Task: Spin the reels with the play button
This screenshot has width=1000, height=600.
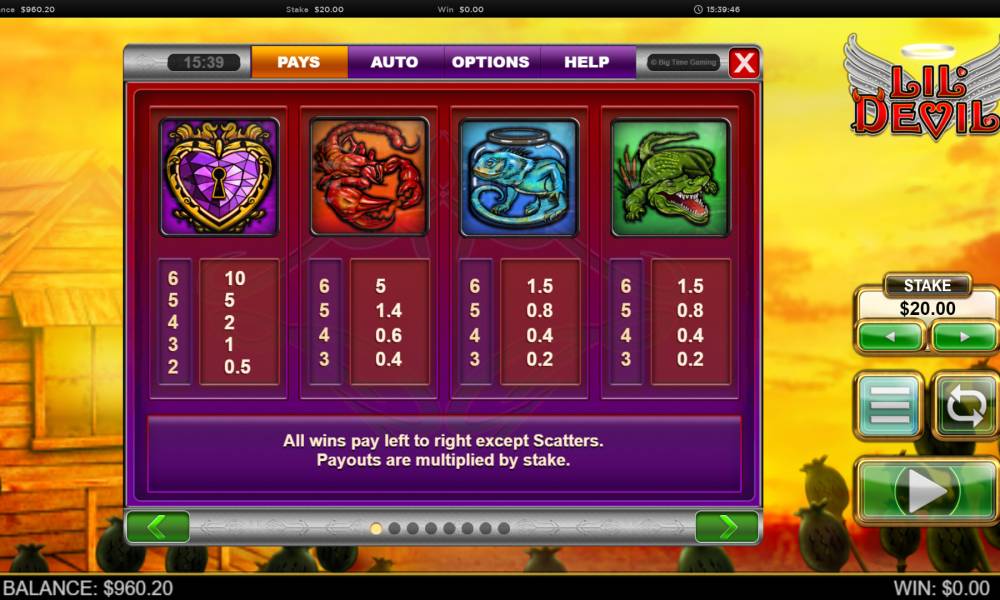Action: [x=927, y=491]
